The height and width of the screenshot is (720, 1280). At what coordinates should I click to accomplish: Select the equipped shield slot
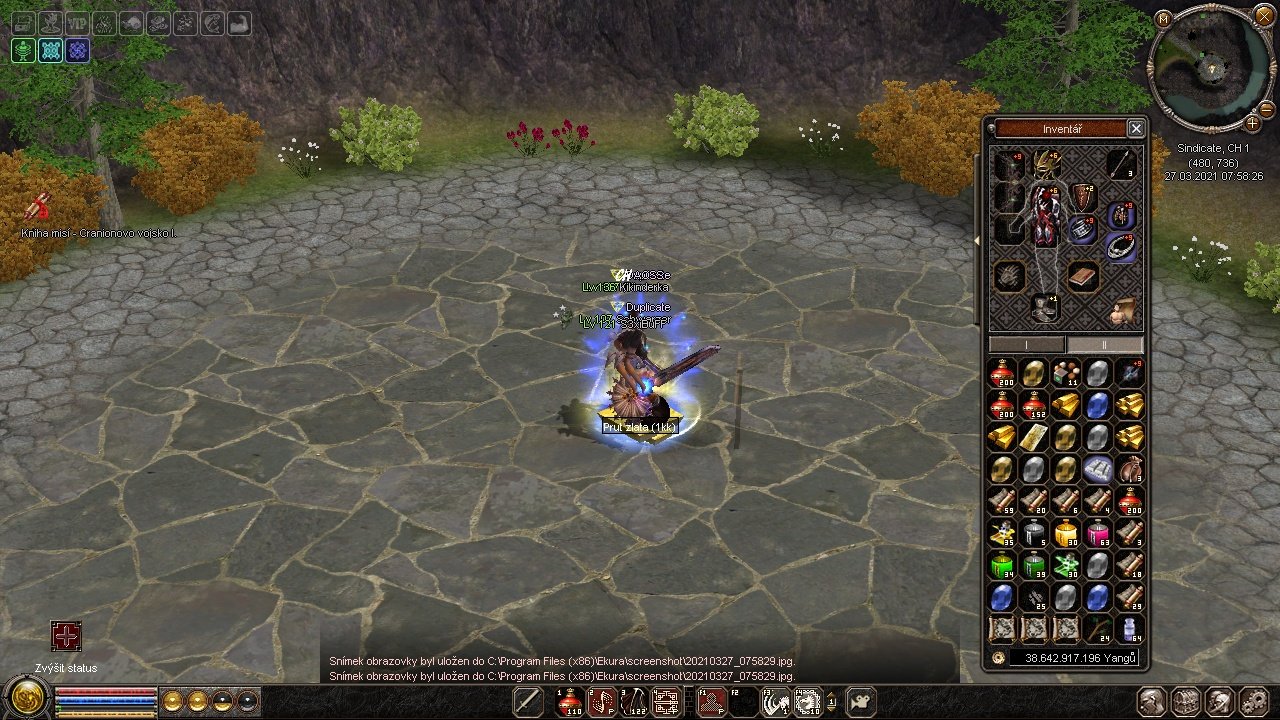(1083, 197)
